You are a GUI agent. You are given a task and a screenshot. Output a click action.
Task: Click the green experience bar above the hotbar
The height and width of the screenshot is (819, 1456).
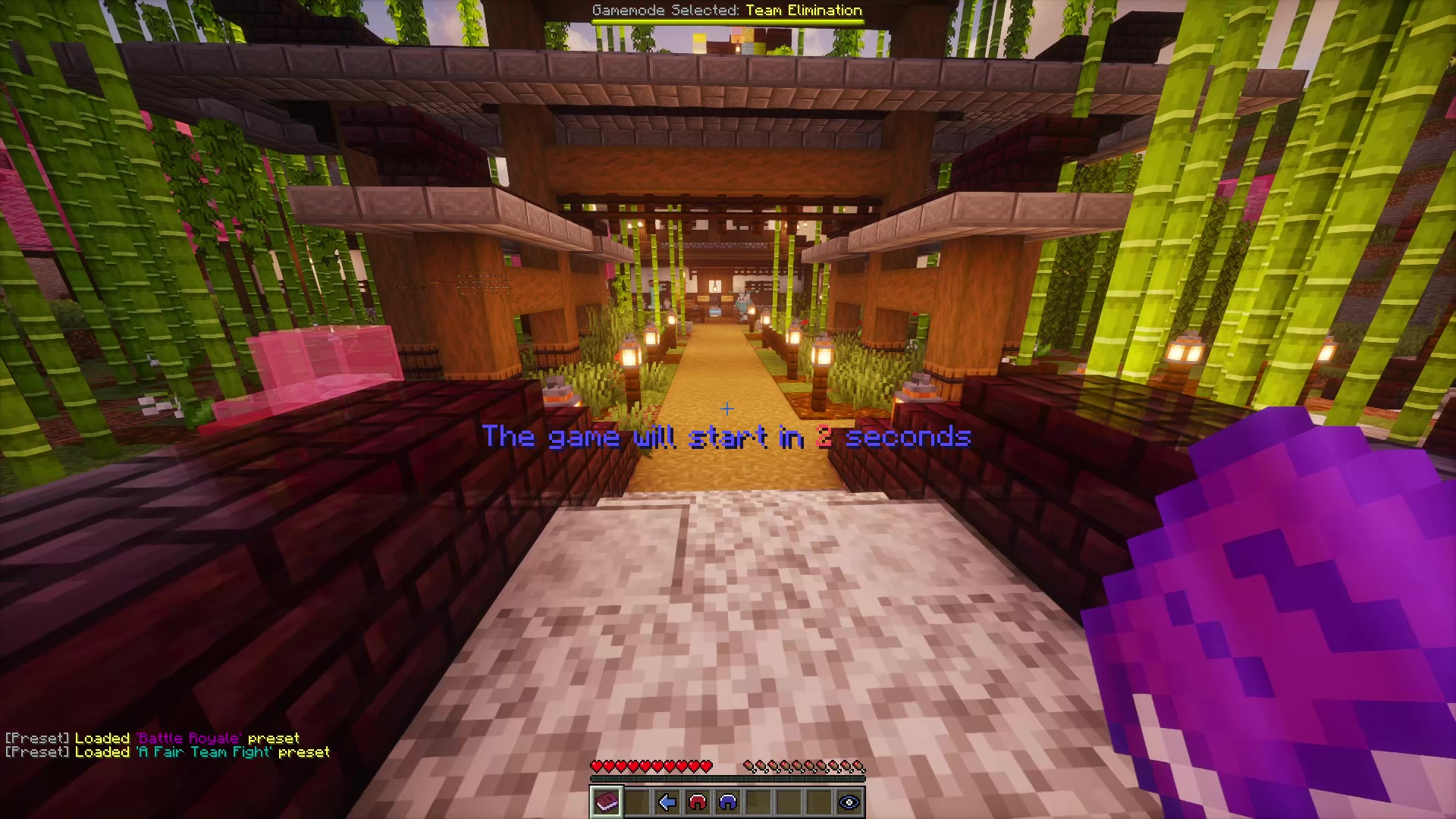point(728,778)
